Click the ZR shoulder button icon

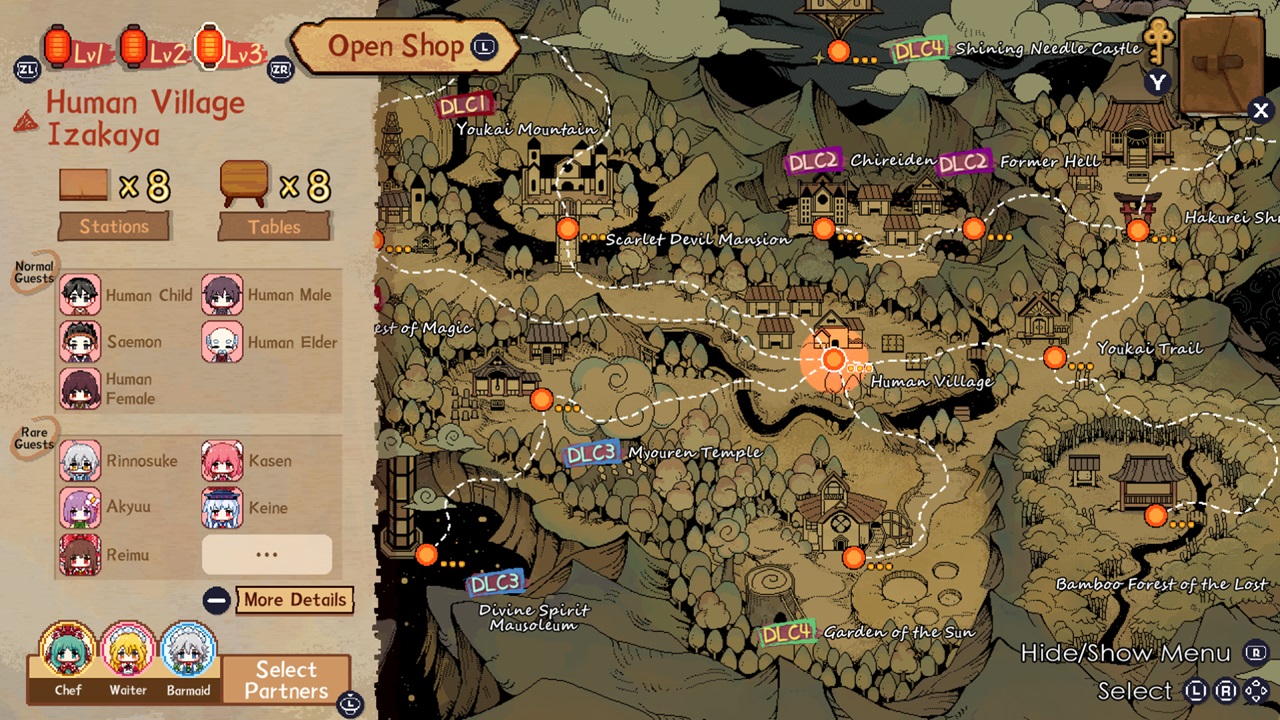coord(281,70)
